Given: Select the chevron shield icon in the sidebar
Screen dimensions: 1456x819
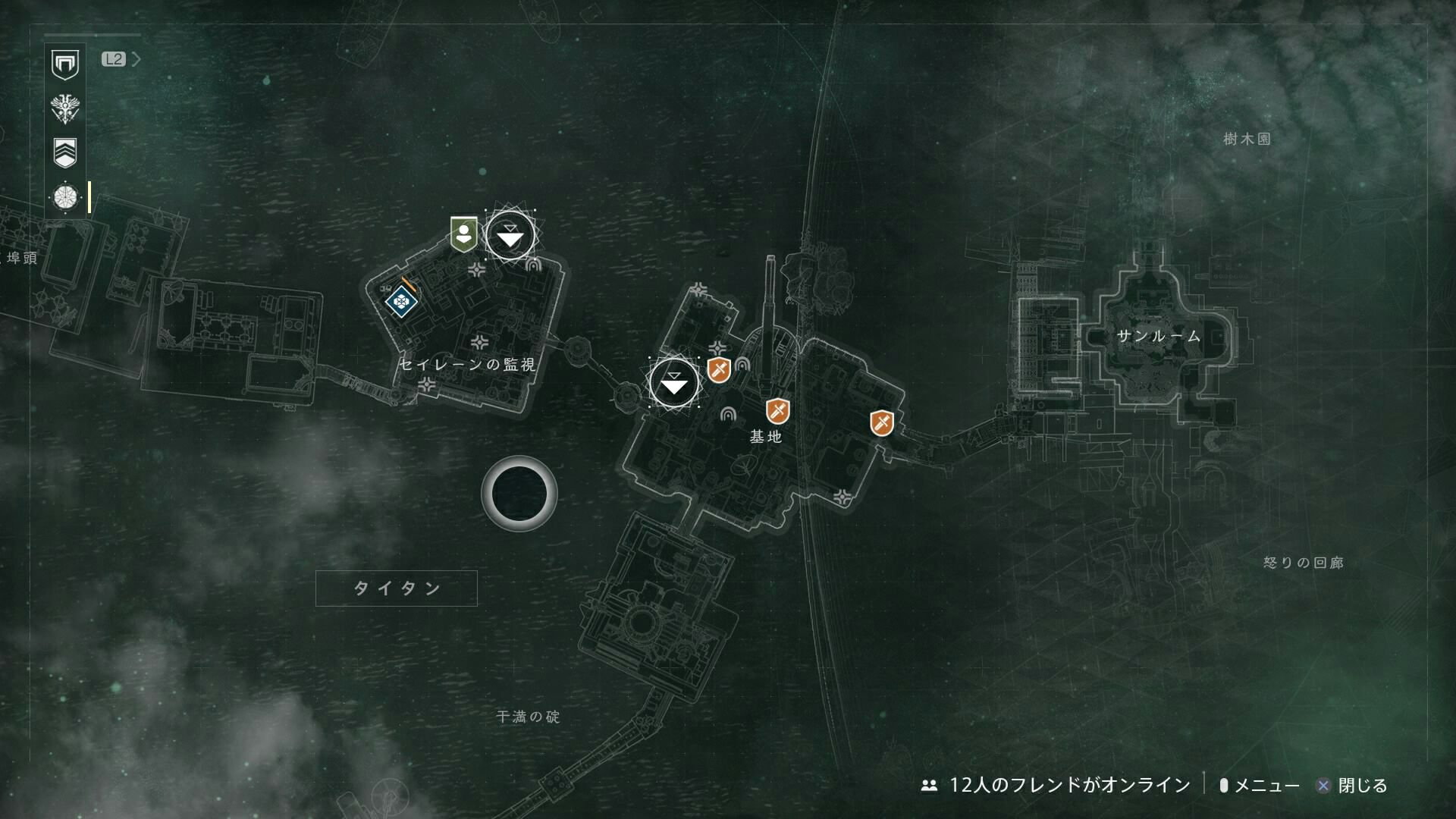Looking at the screenshot, I should tap(65, 152).
